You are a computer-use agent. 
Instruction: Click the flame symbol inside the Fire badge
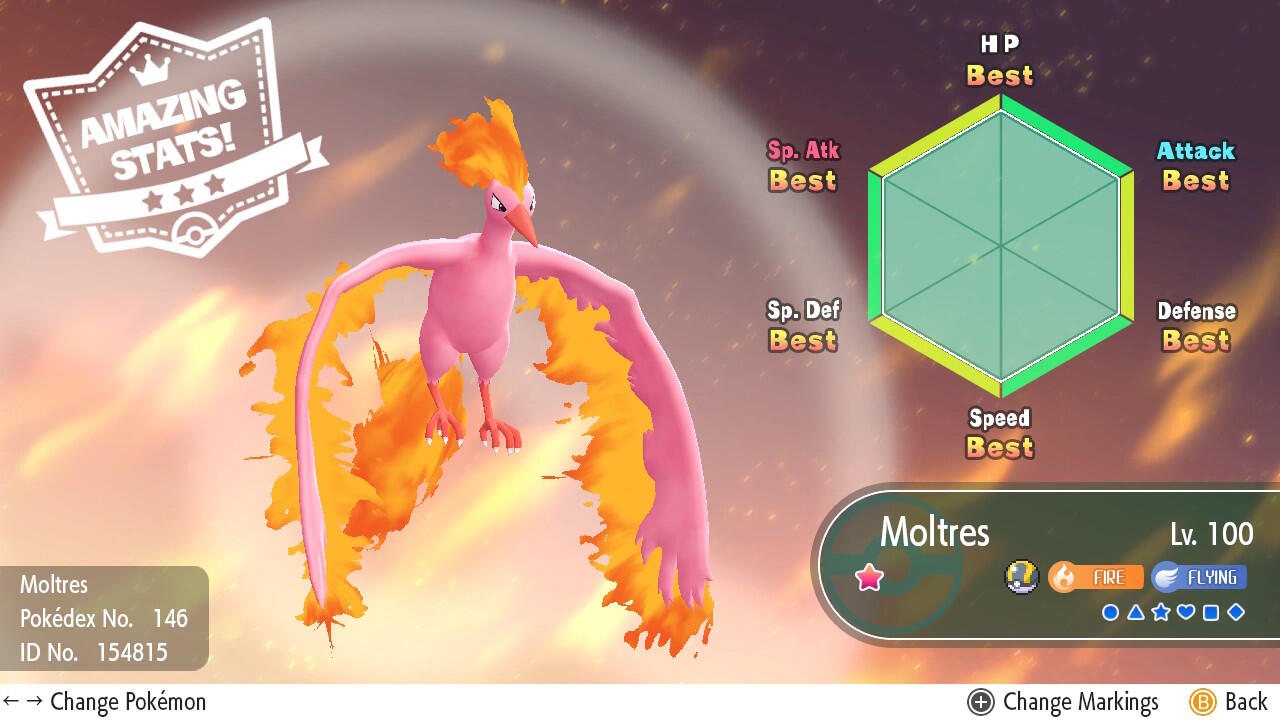pyautogui.click(x=1064, y=576)
